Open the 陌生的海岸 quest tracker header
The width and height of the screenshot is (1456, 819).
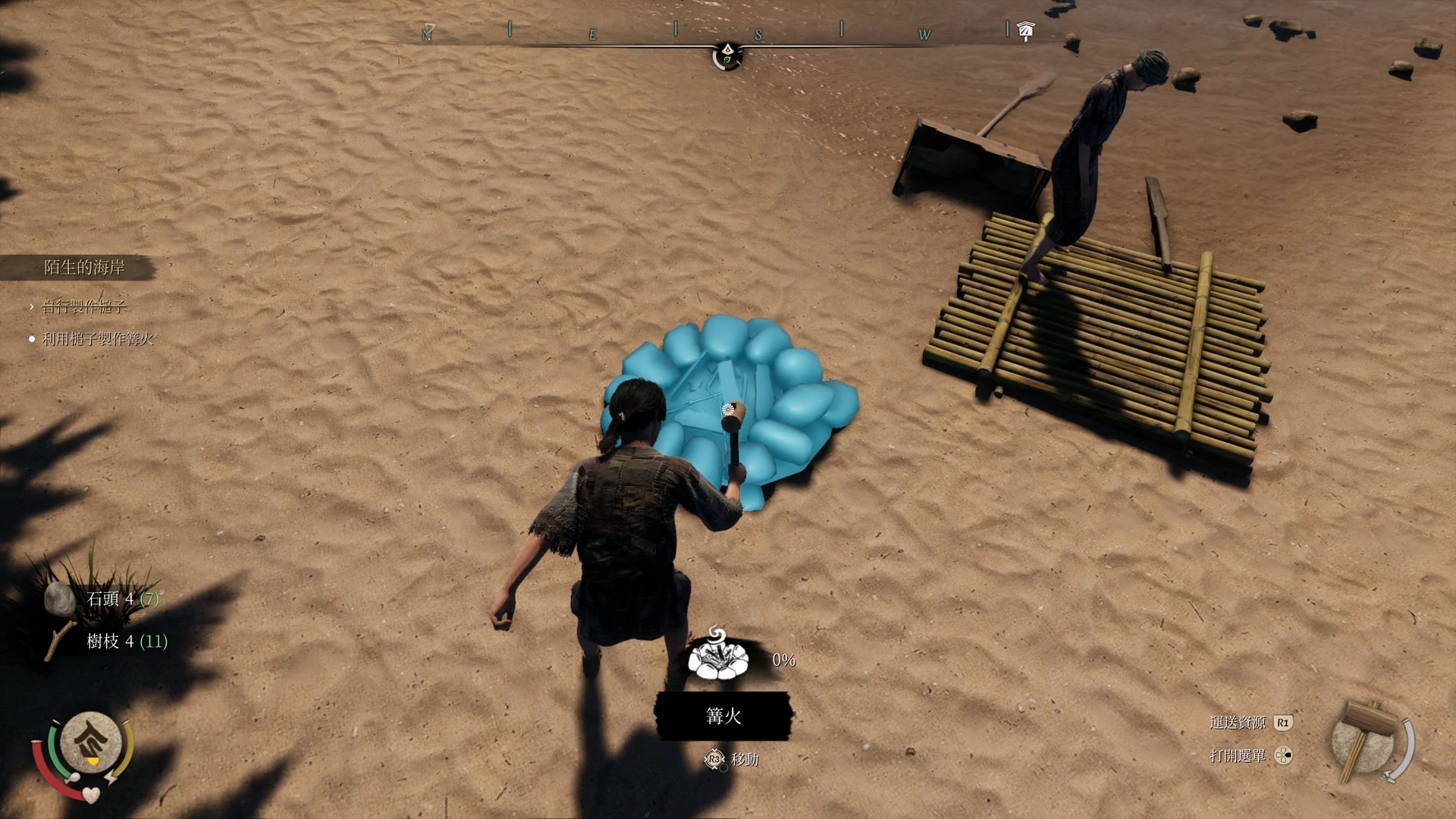pos(83,268)
